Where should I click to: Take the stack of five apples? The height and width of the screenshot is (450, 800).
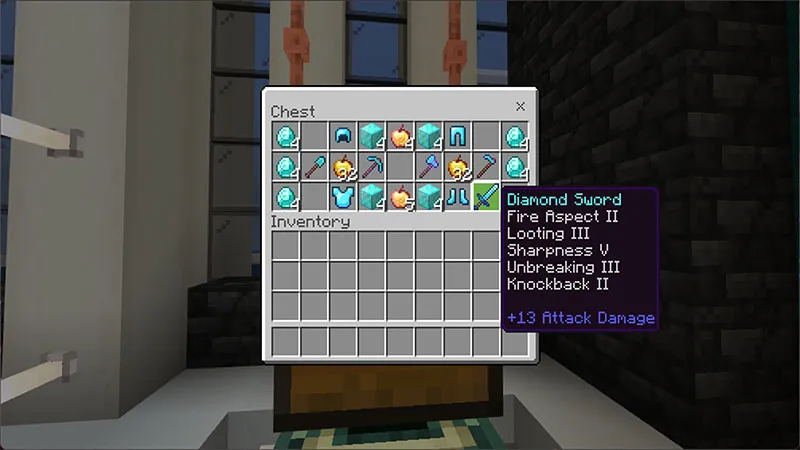click(x=401, y=194)
